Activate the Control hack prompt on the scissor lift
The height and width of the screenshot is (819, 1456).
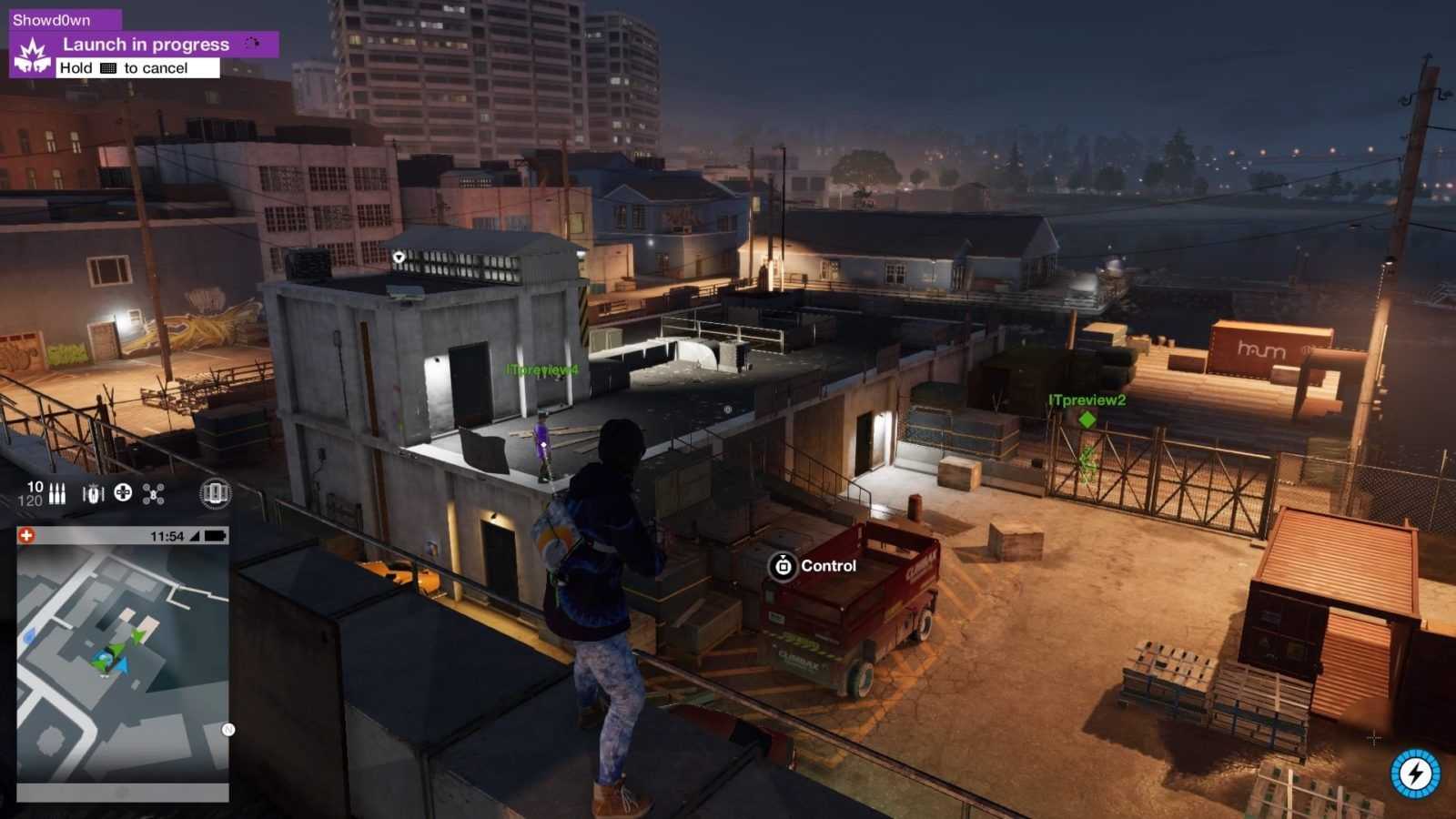pos(783,566)
